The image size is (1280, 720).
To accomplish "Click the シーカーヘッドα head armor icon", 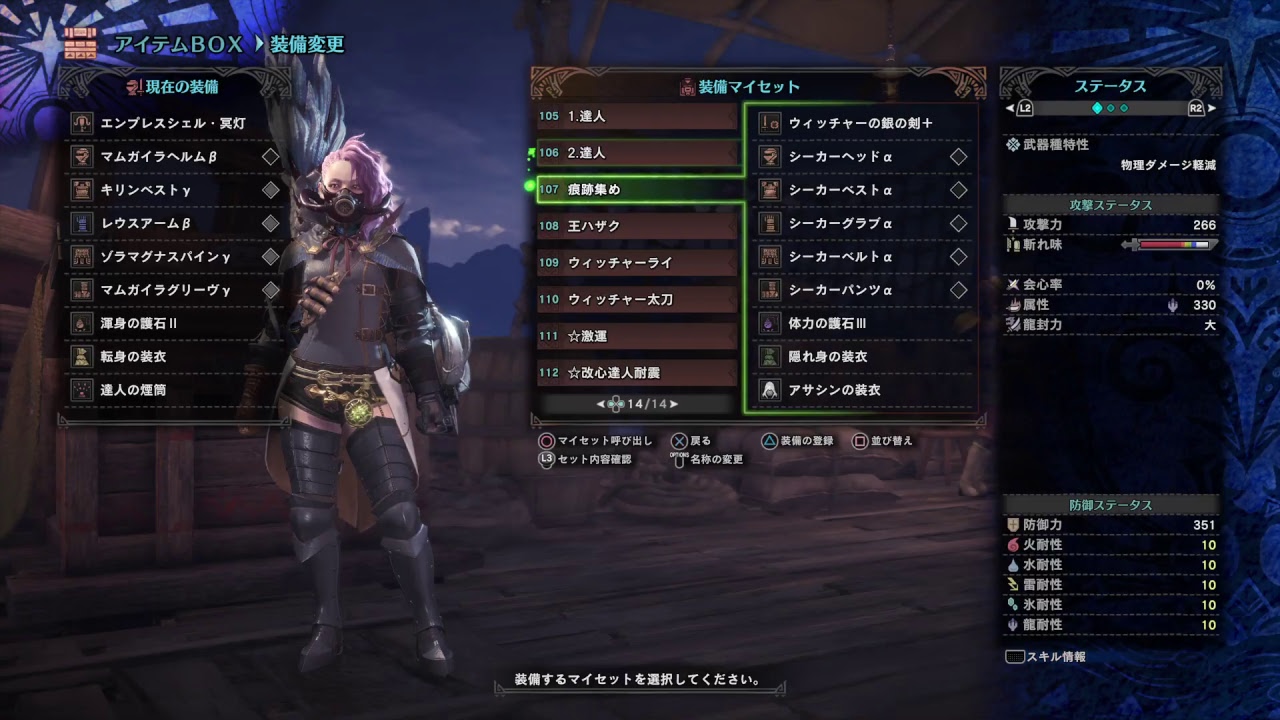I will click(770, 156).
